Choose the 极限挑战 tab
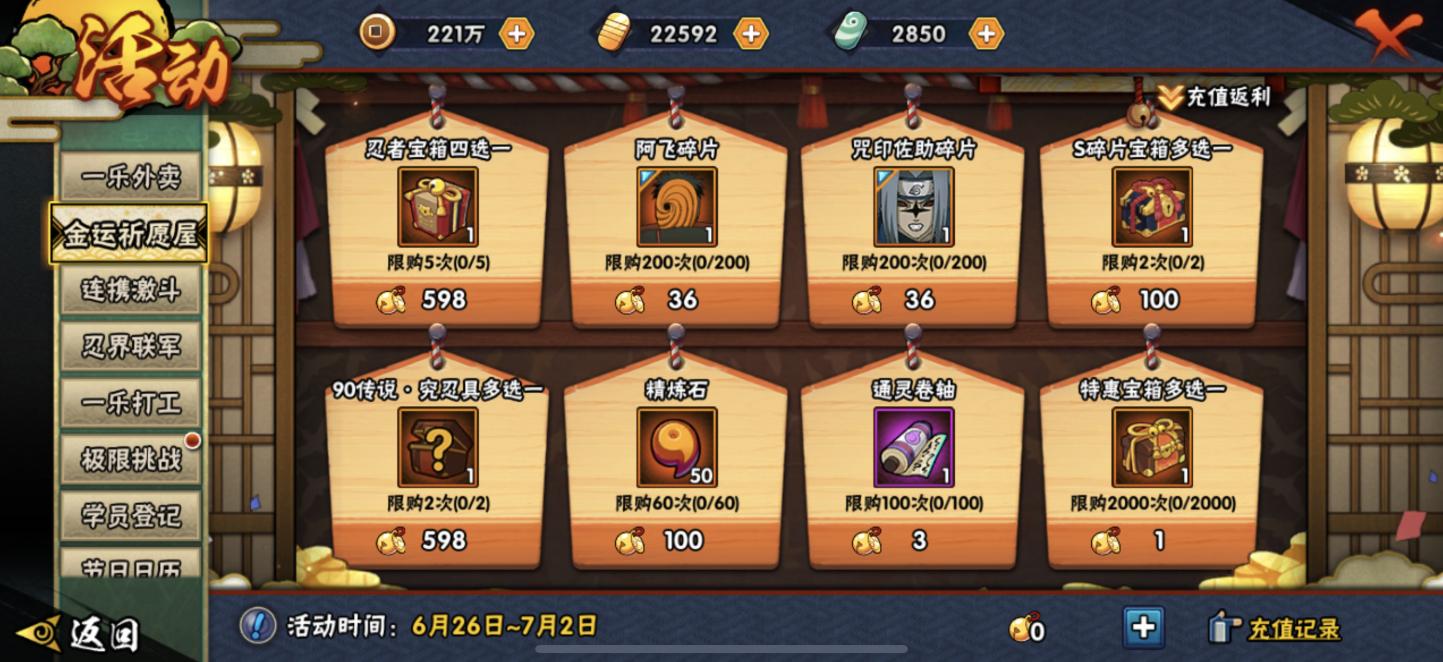The height and width of the screenshot is (662, 1443). click(130, 459)
